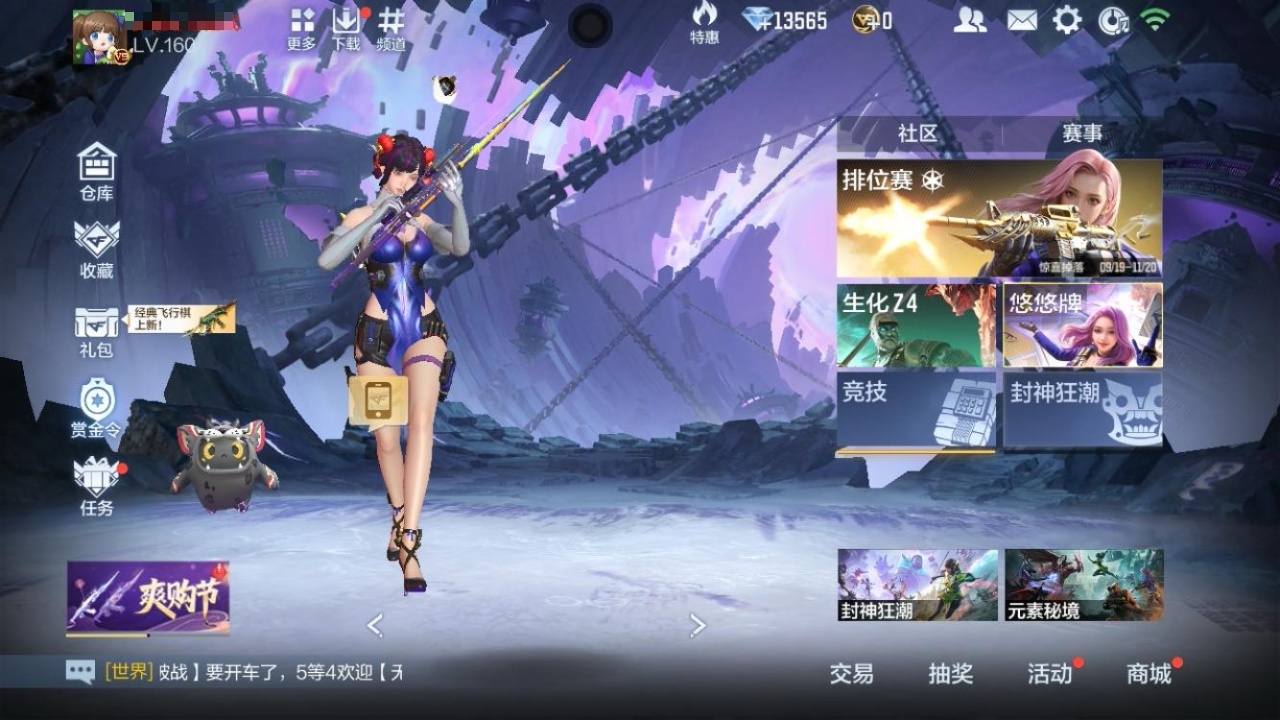Select the 排位赛 ranked match banner

999,219
